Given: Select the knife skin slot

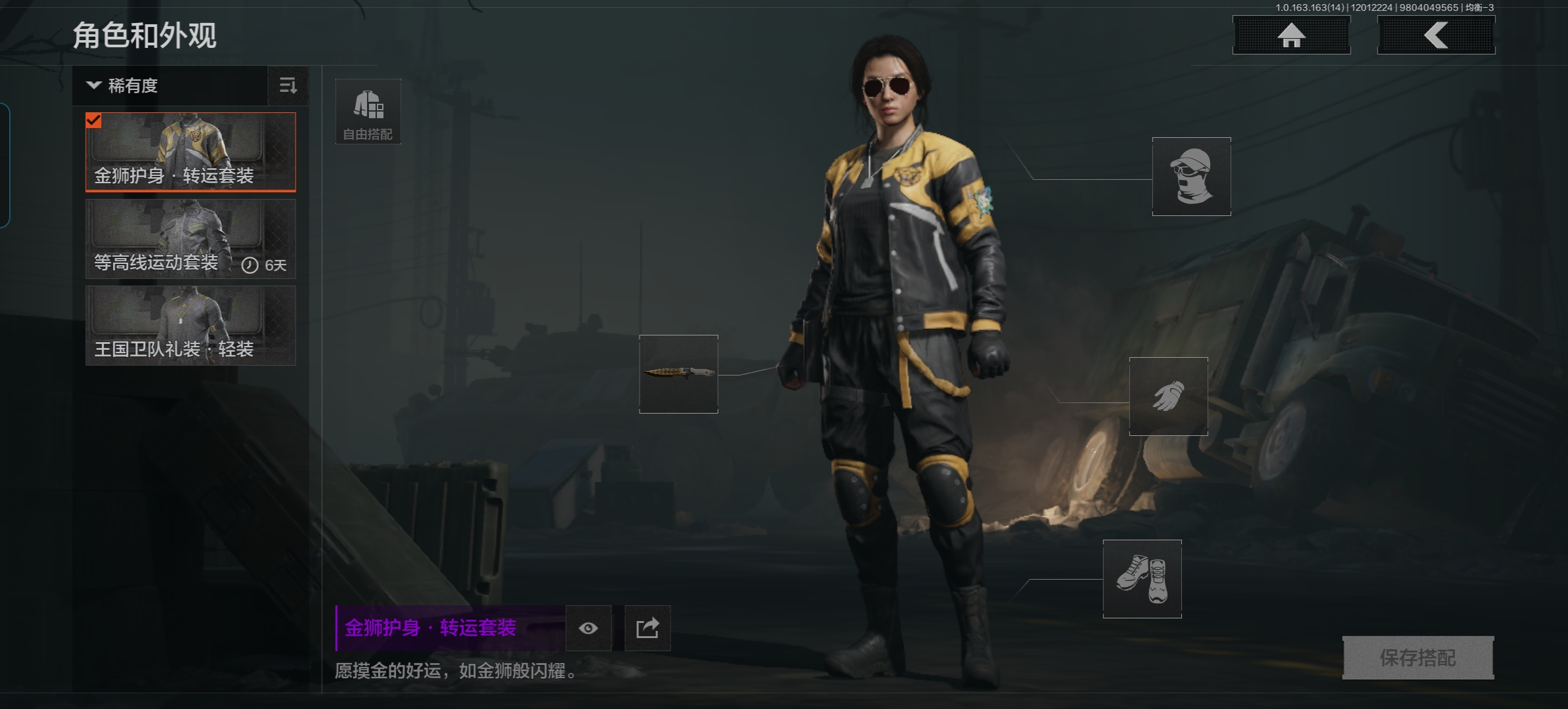Looking at the screenshot, I should tap(678, 374).
